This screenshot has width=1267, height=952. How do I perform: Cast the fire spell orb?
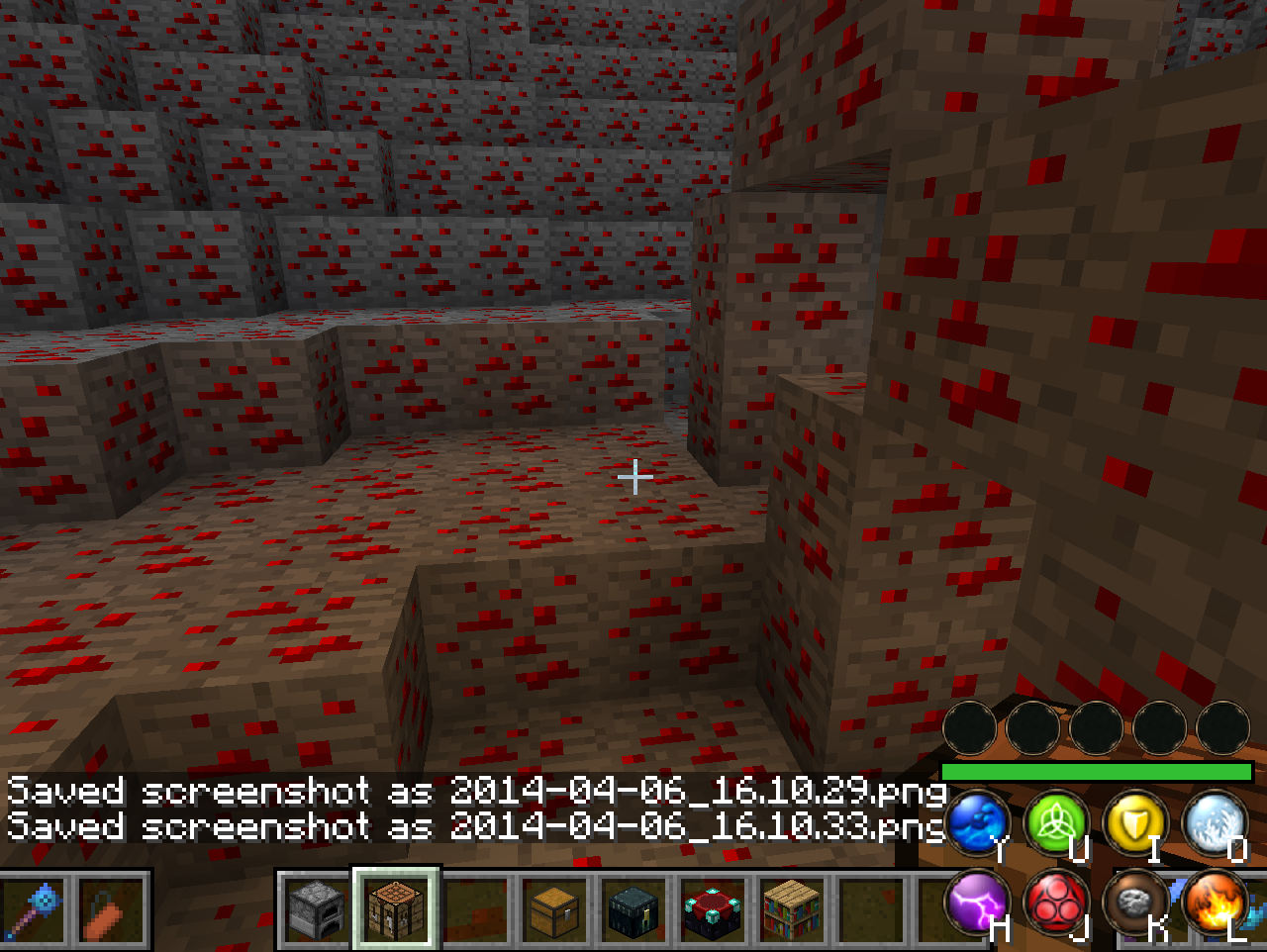coord(1214,903)
